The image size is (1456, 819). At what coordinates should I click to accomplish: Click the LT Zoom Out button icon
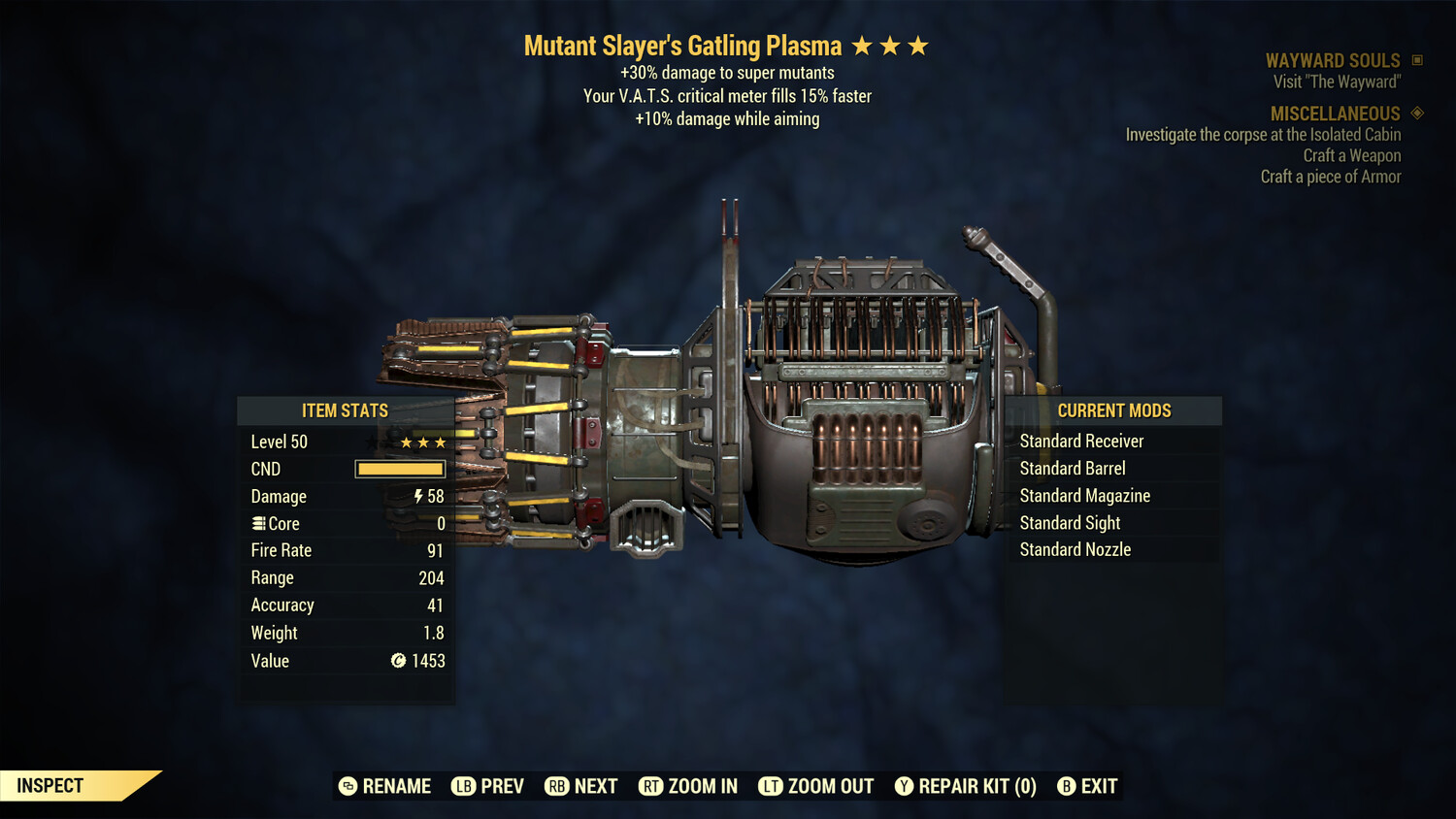click(772, 786)
